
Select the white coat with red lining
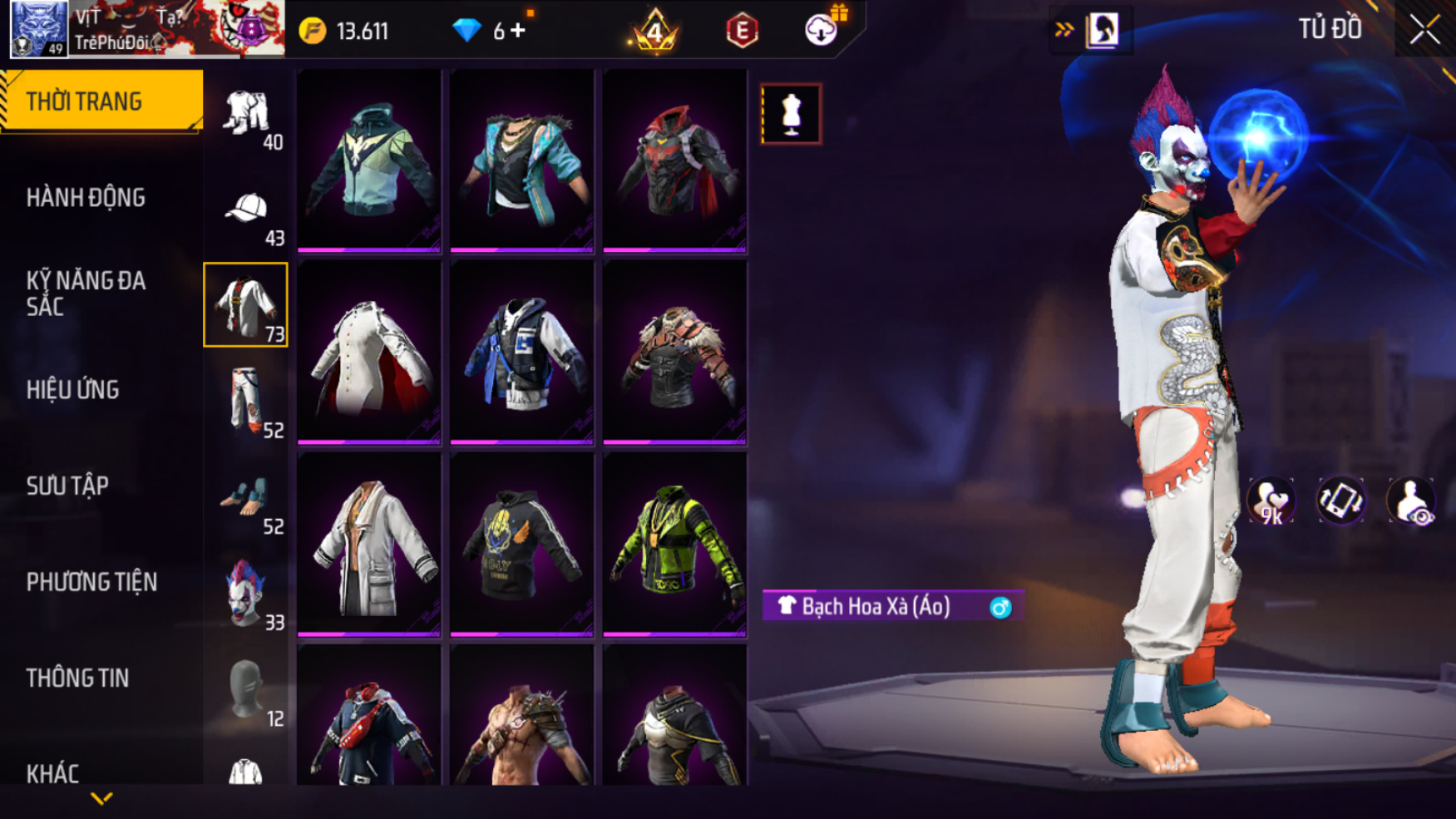point(369,353)
